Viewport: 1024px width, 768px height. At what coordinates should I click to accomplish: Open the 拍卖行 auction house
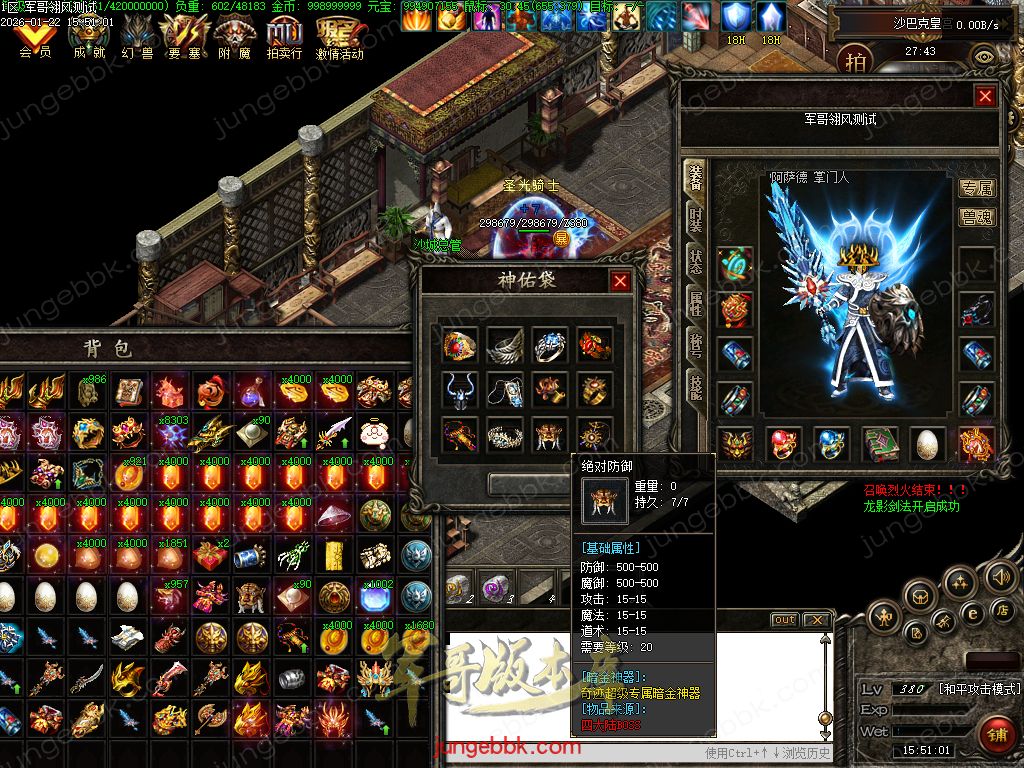click(x=284, y=40)
